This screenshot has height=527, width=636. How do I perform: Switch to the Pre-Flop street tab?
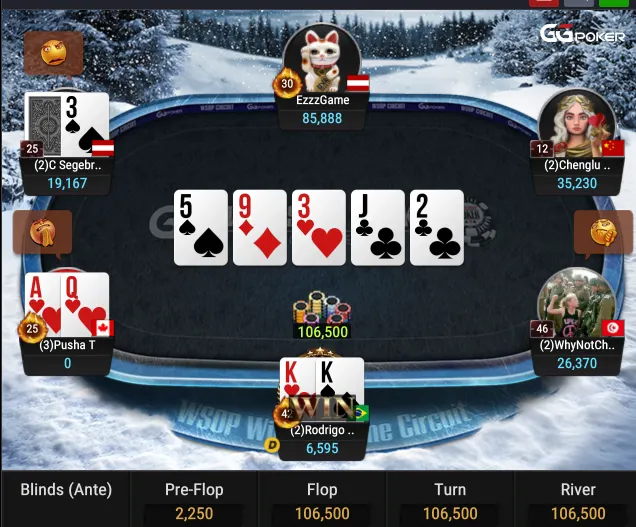194,499
